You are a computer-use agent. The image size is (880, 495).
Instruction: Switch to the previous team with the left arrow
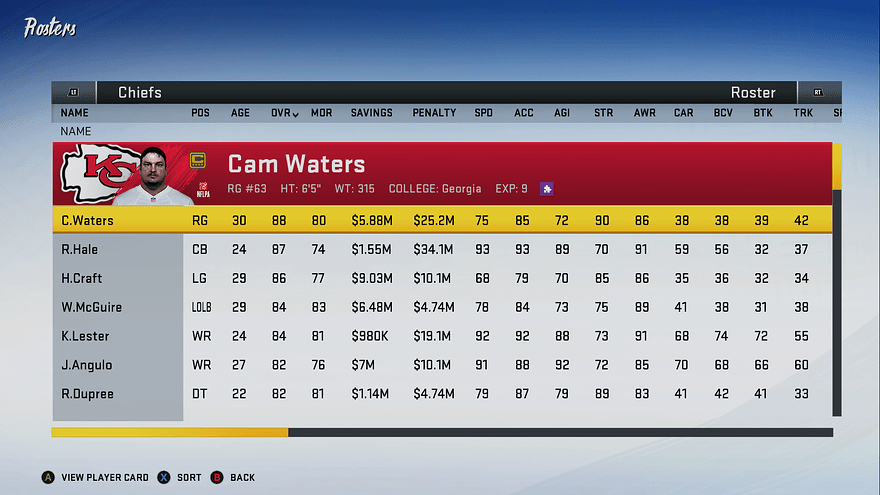tap(73, 92)
